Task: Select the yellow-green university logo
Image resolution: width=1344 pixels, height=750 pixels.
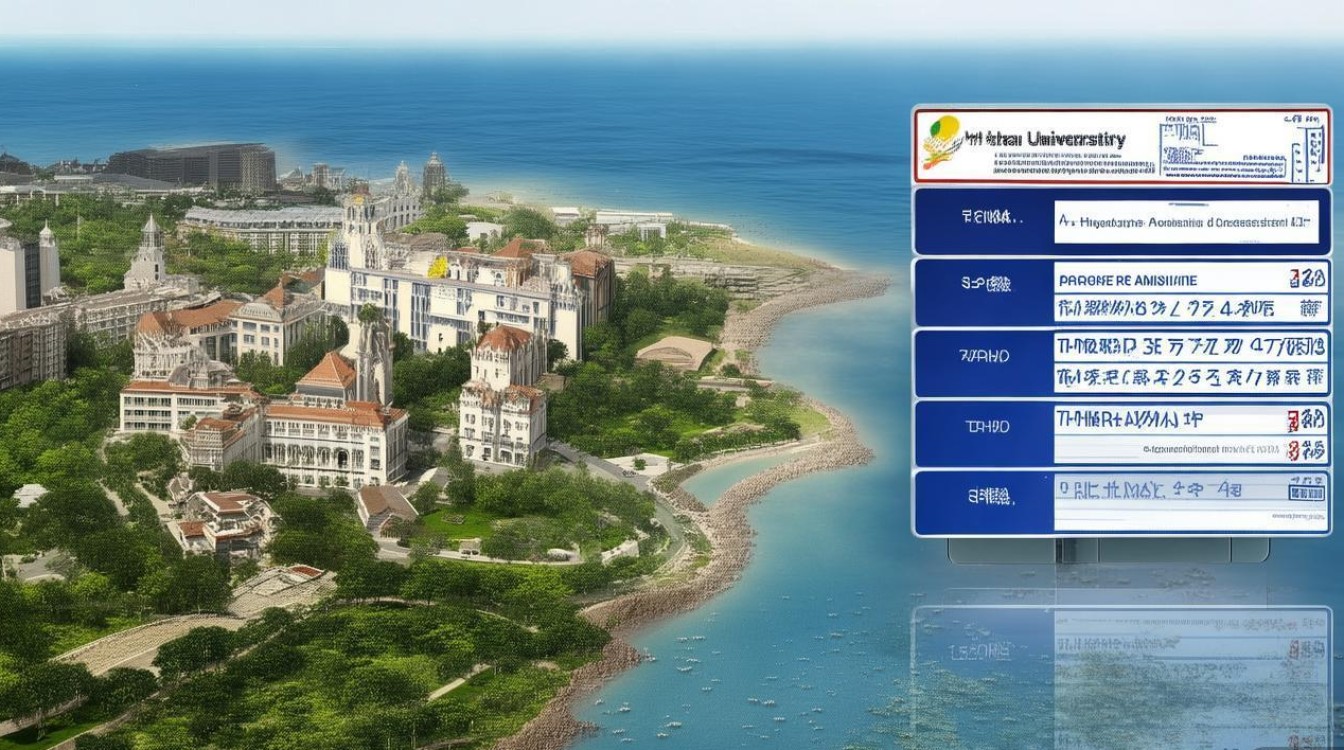Action: 943,141
